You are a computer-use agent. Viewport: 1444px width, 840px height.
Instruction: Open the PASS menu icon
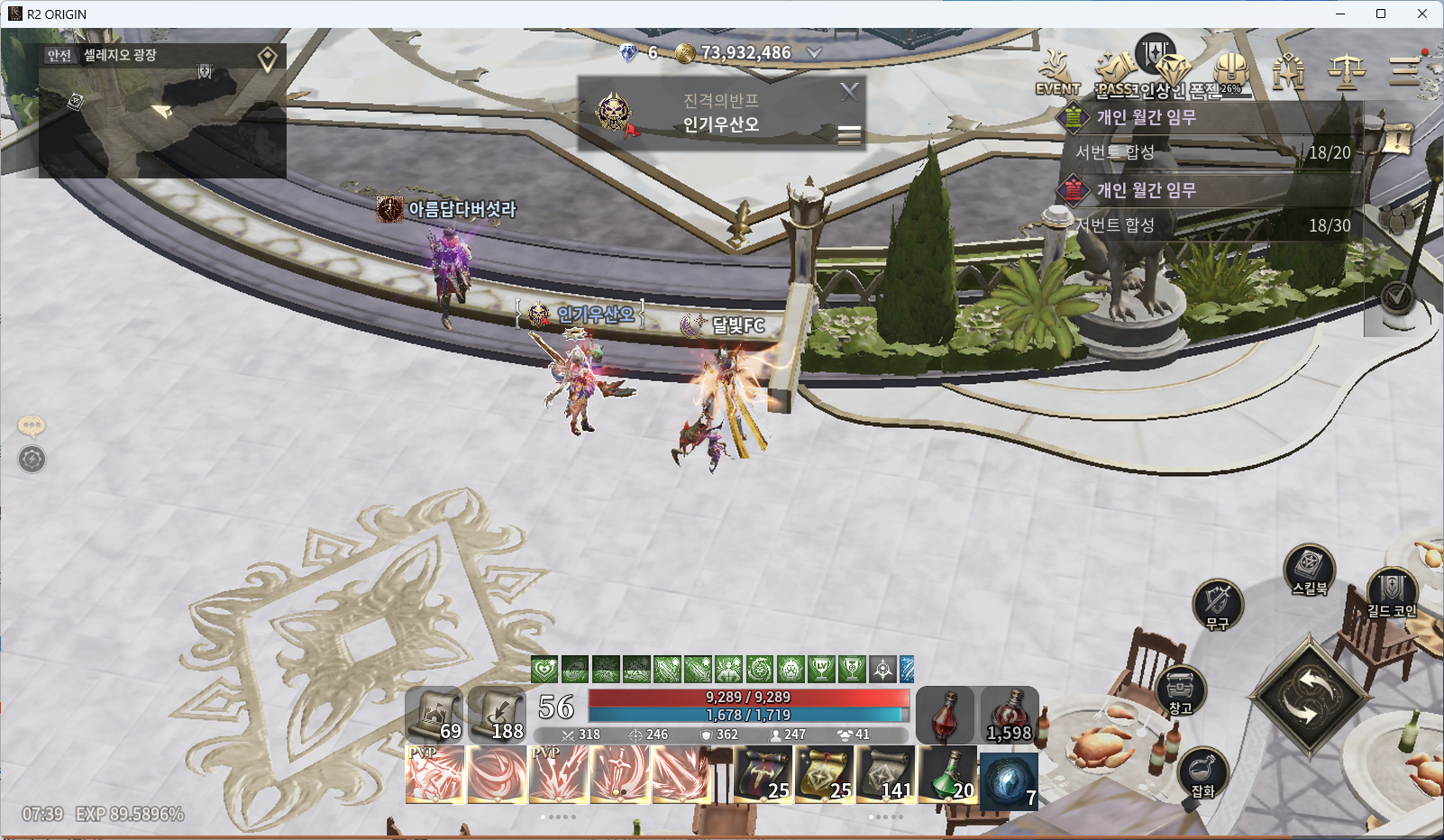[x=1116, y=72]
